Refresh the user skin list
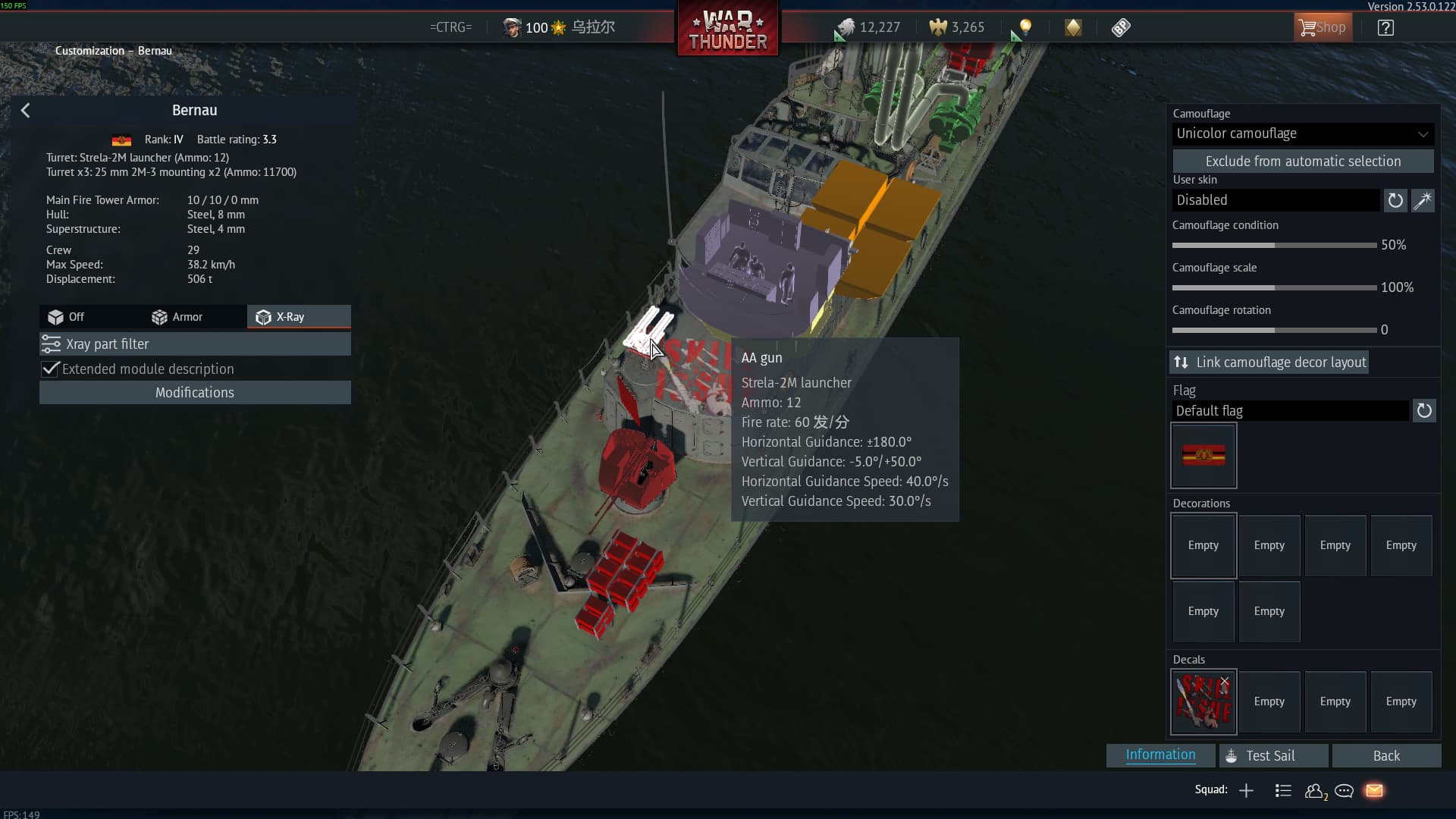 point(1395,201)
